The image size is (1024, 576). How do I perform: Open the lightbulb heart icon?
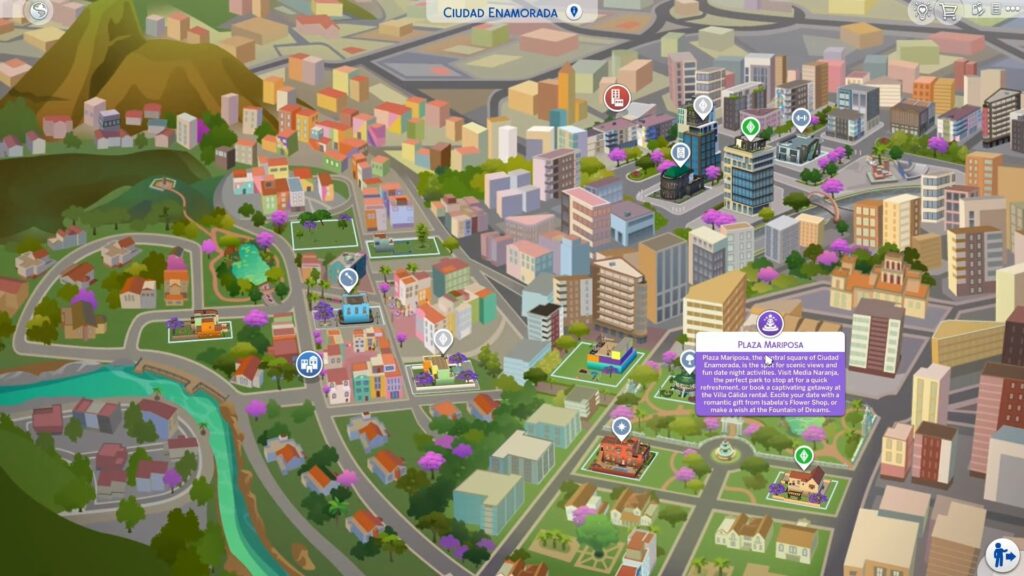click(x=922, y=11)
